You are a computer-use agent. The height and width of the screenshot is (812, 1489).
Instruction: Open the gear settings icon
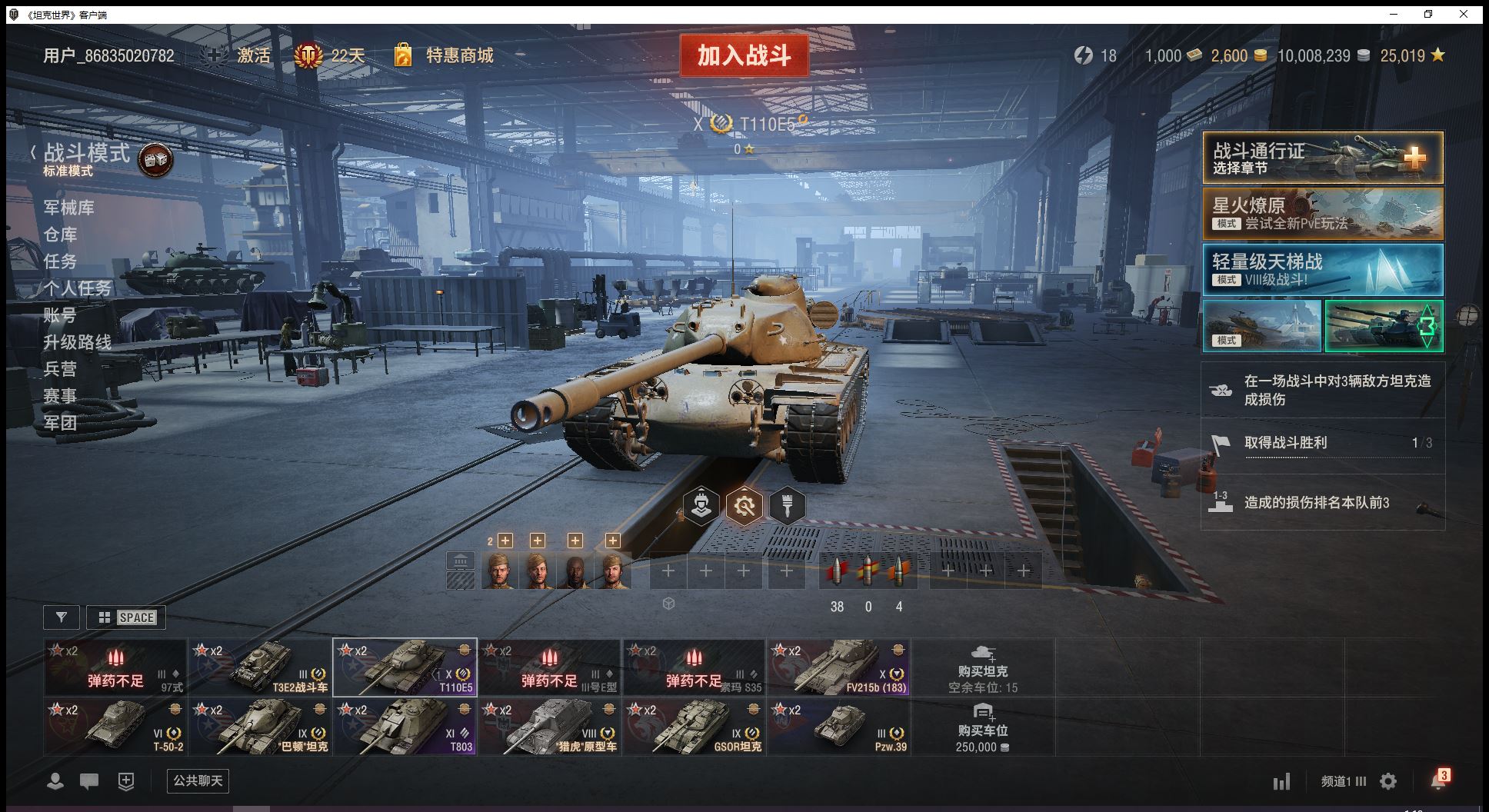(1388, 782)
